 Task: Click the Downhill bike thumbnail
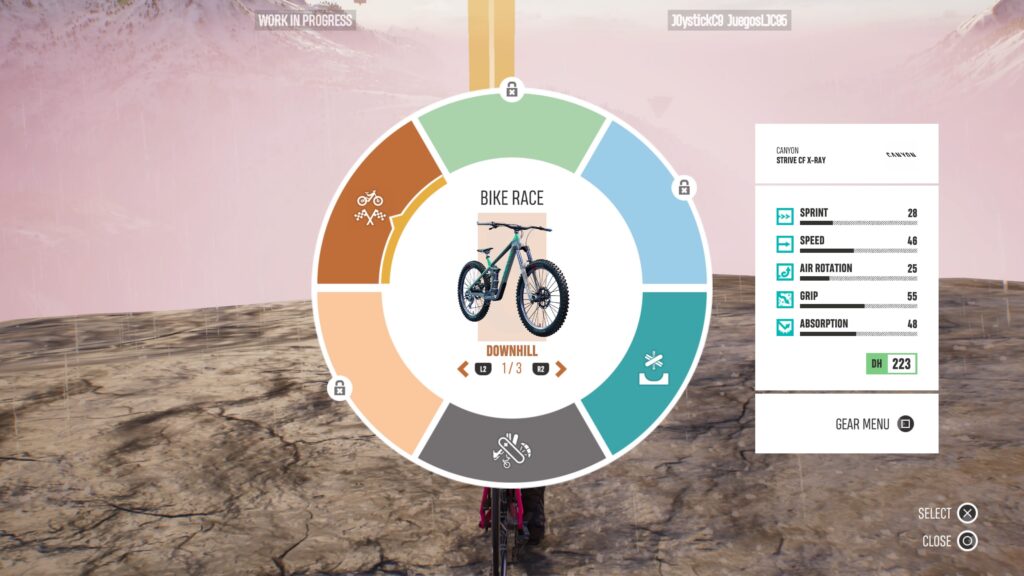tap(512, 276)
